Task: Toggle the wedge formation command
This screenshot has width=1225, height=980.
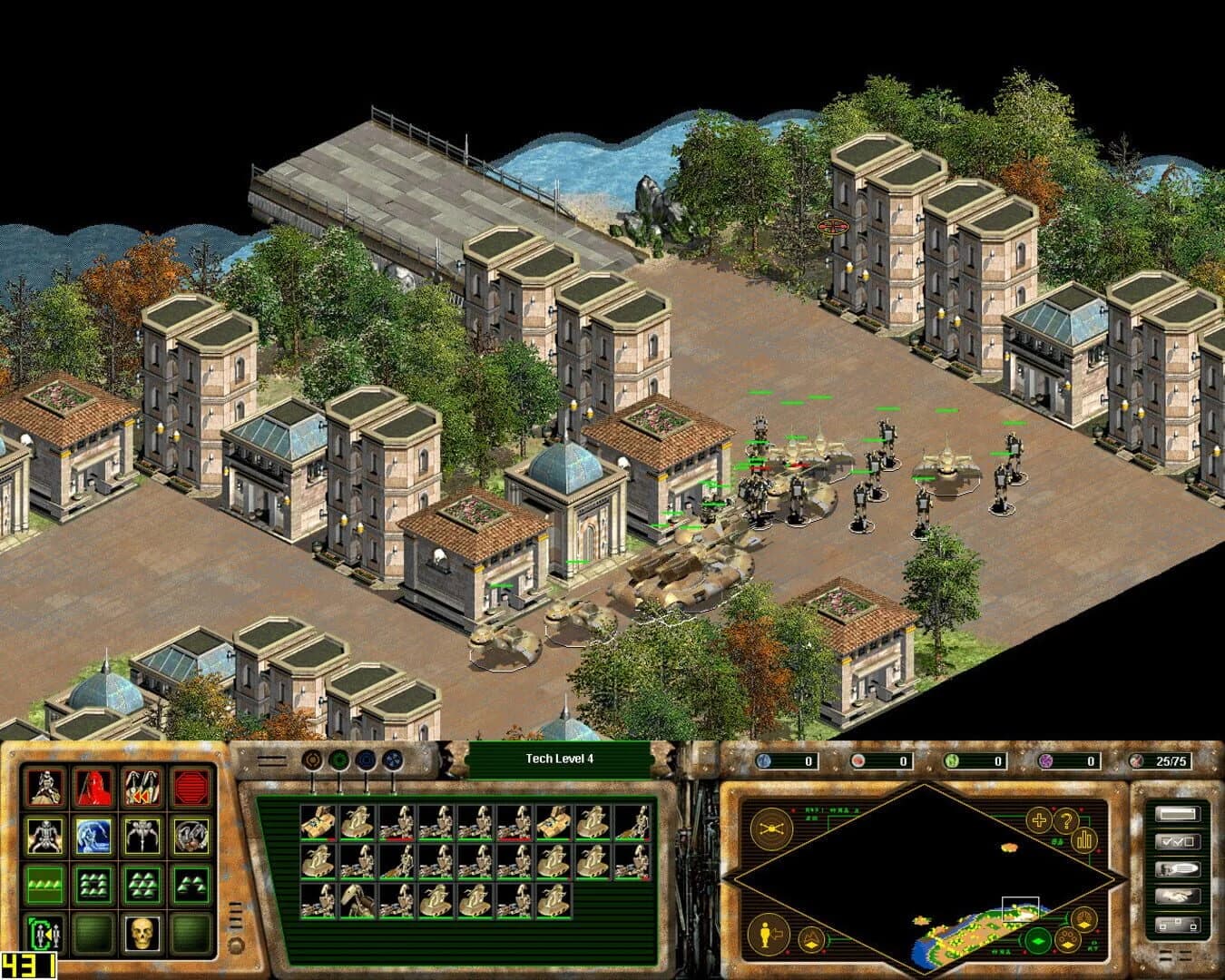Action: coord(189,885)
